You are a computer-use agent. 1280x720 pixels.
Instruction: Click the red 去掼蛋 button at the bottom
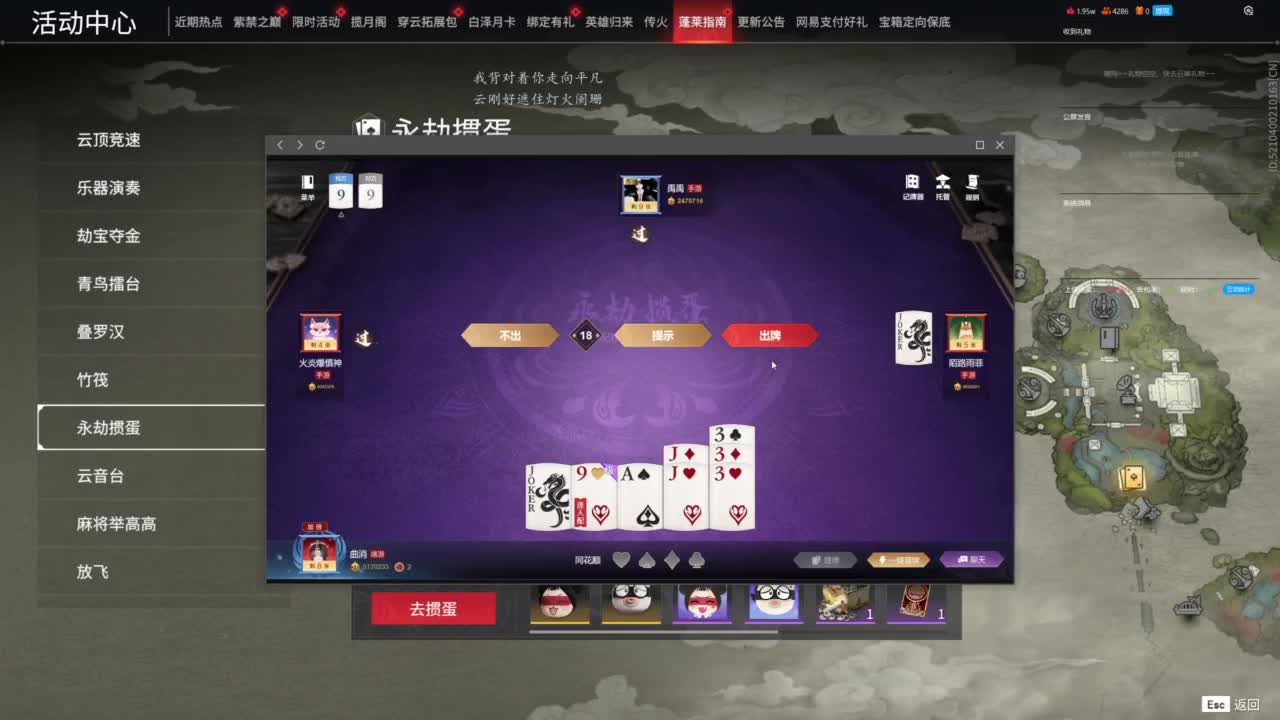[432, 607]
